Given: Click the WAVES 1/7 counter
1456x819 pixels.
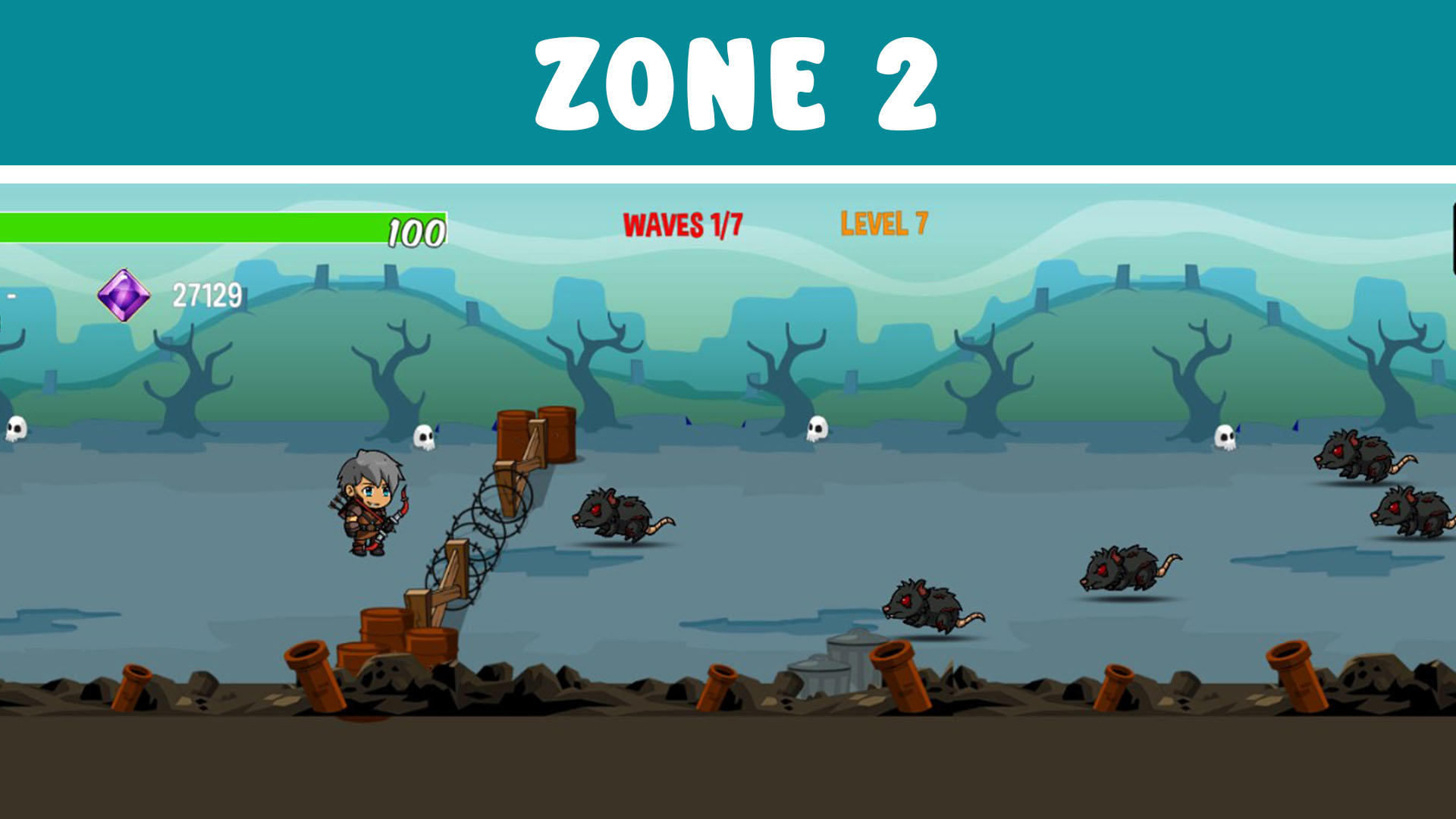Looking at the screenshot, I should [x=682, y=224].
